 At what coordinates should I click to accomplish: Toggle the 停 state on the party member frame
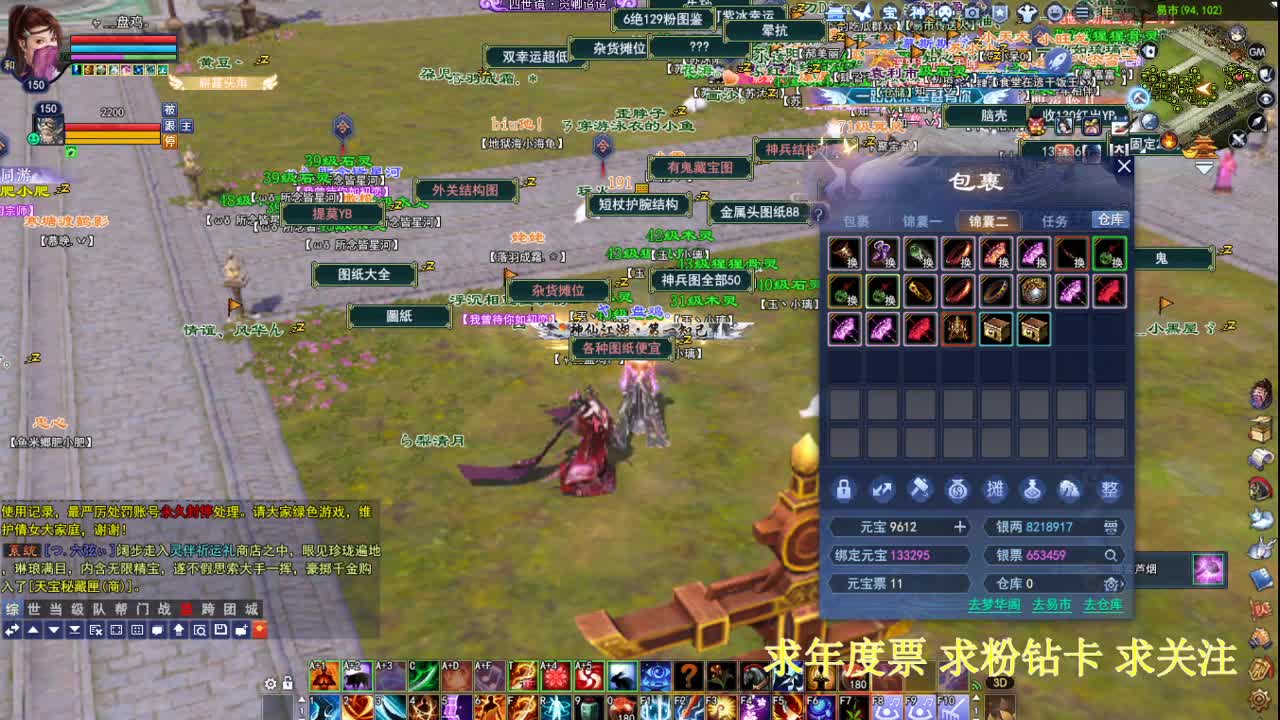[170, 140]
